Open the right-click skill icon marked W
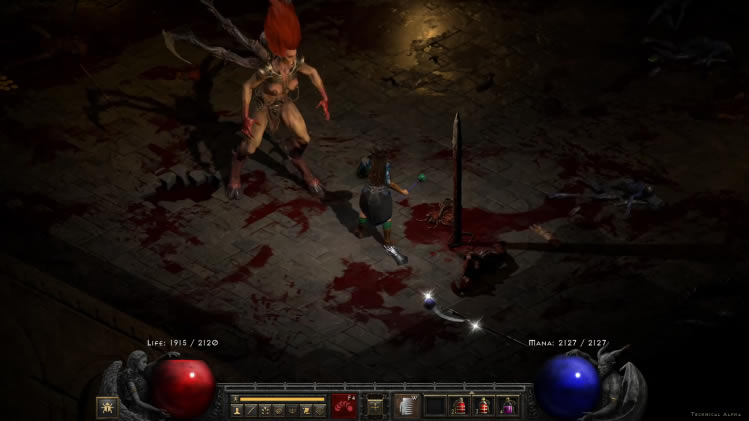 pos(406,406)
